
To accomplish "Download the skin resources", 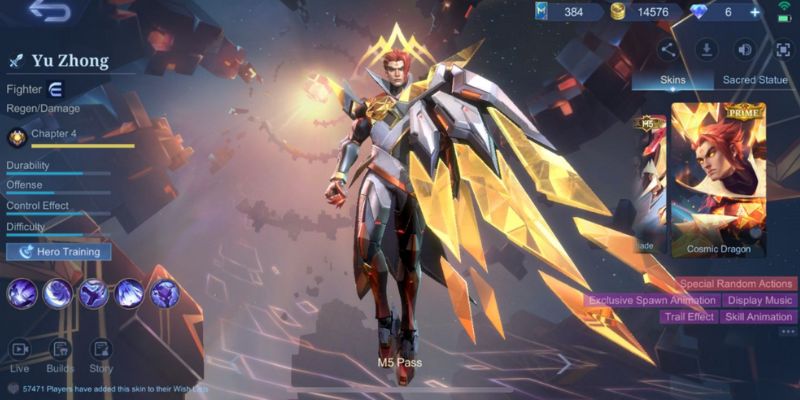I will pyautogui.click(x=706, y=49).
